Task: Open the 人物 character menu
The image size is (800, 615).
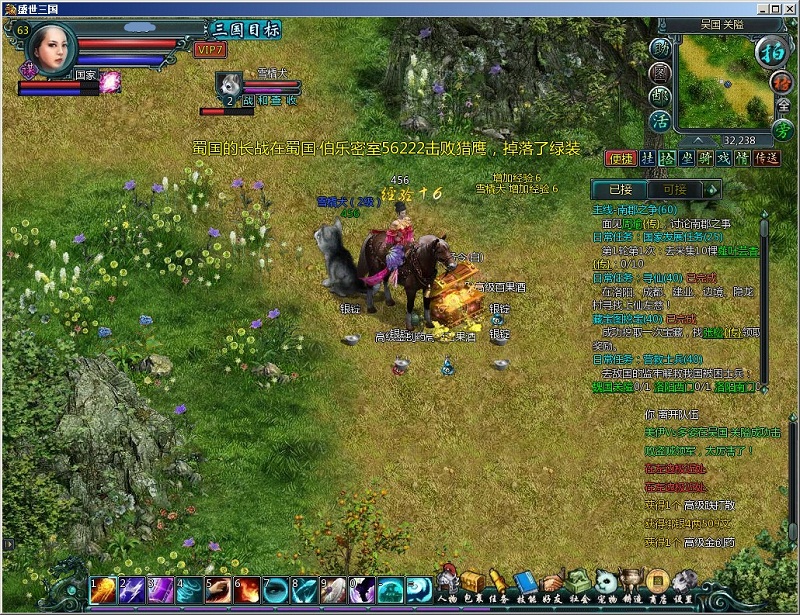Action: point(447,585)
